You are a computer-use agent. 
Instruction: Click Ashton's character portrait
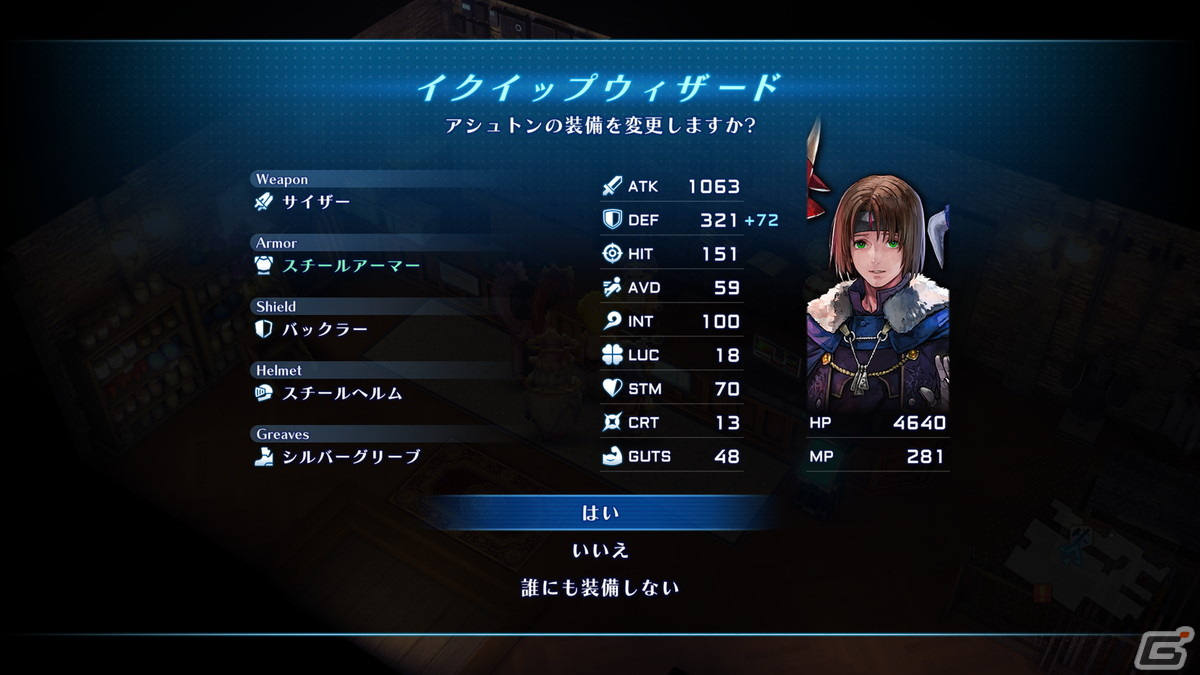pyautogui.click(x=877, y=290)
